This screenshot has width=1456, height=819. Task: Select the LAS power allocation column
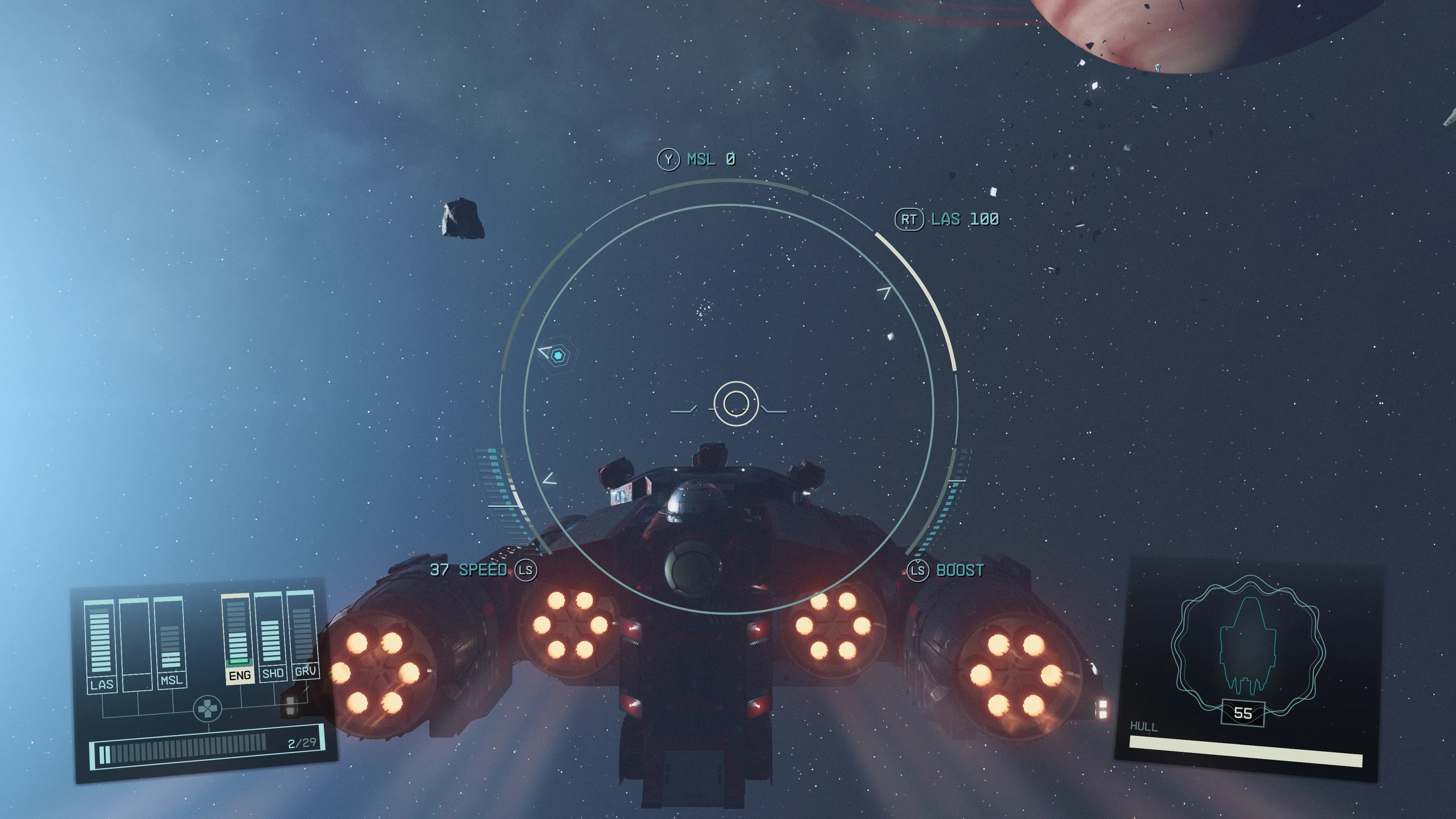click(x=100, y=644)
